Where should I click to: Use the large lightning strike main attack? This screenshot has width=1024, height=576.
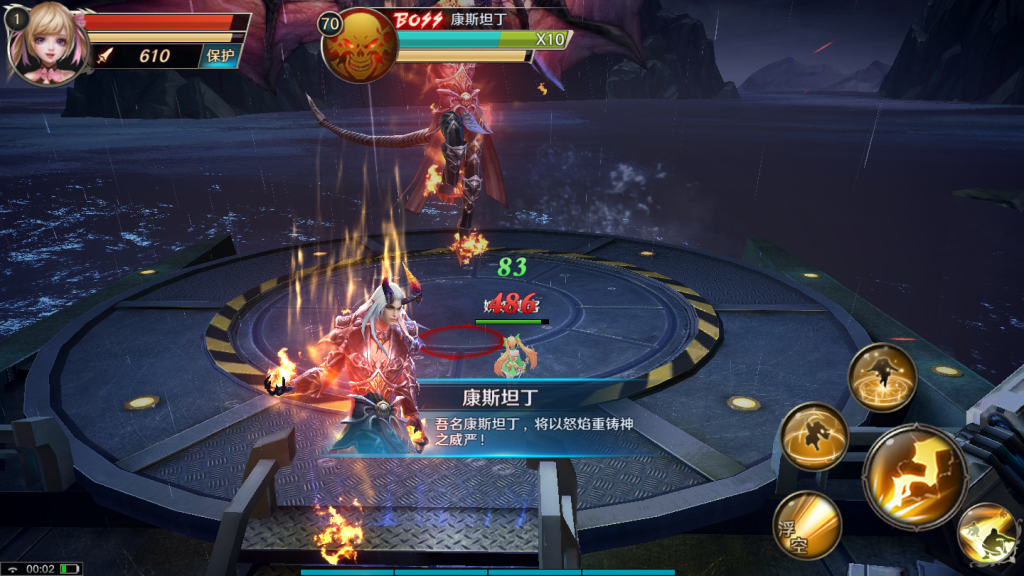pos(914,473)
